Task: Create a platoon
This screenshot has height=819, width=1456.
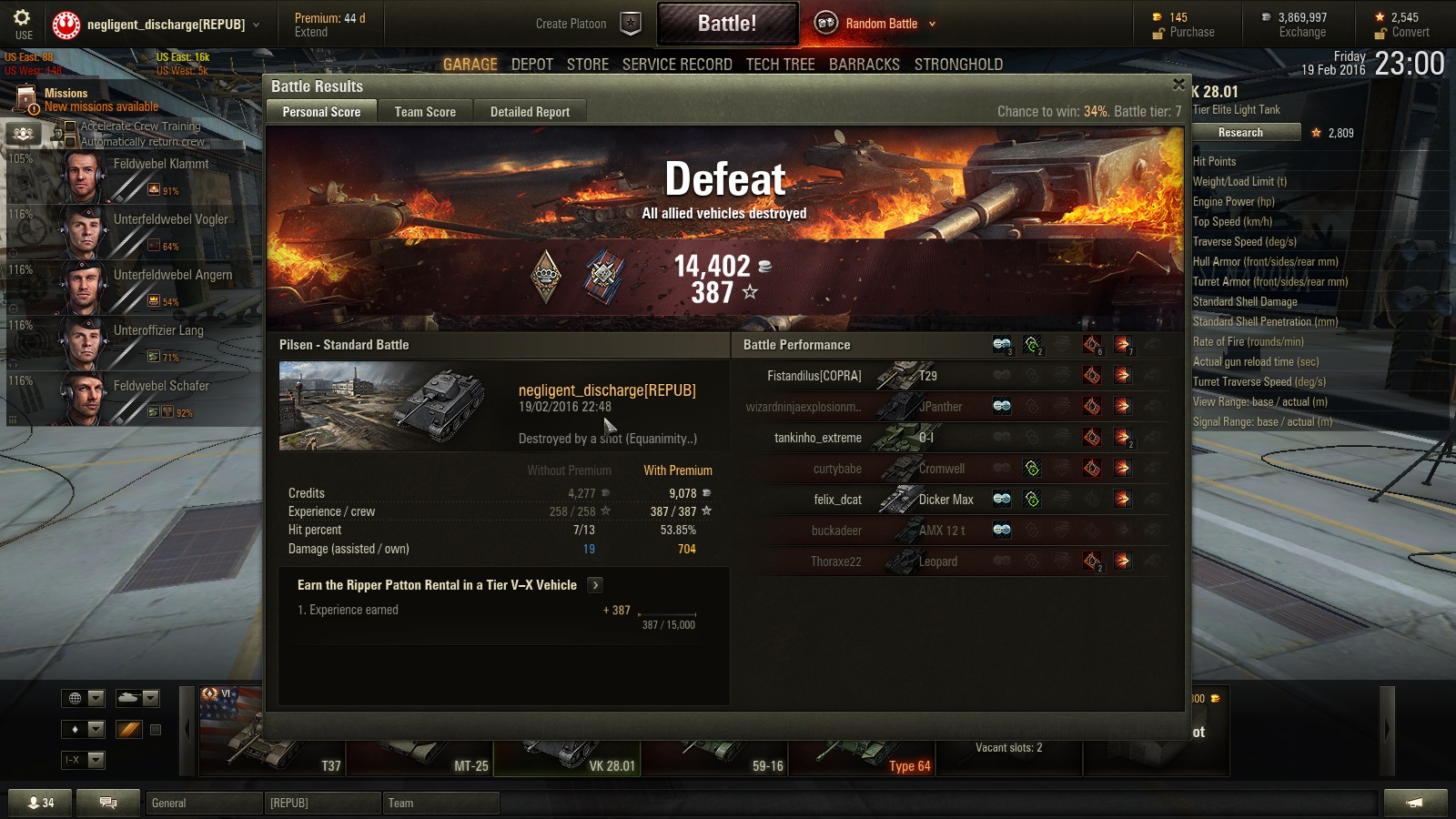Action: [x=587, y=24]
